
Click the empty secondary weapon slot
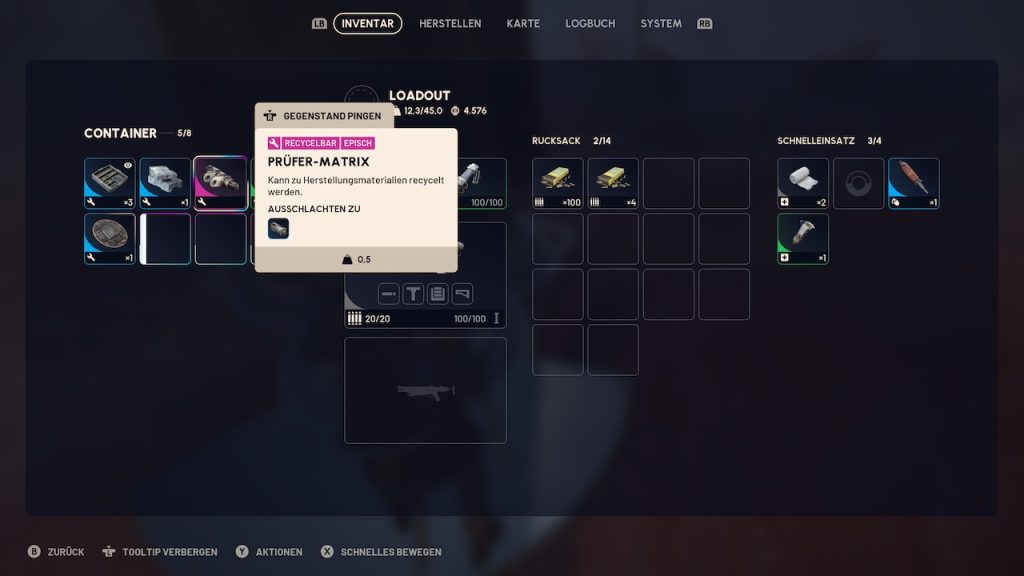pos(425,390)
